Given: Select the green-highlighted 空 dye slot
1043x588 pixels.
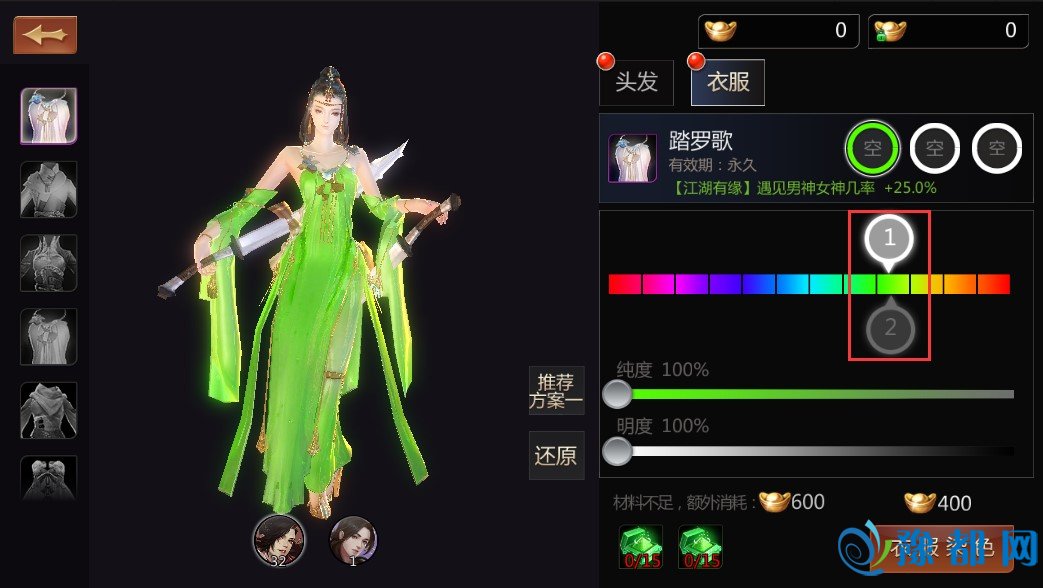Looking at the screenshot, I should tap(873, 150).
